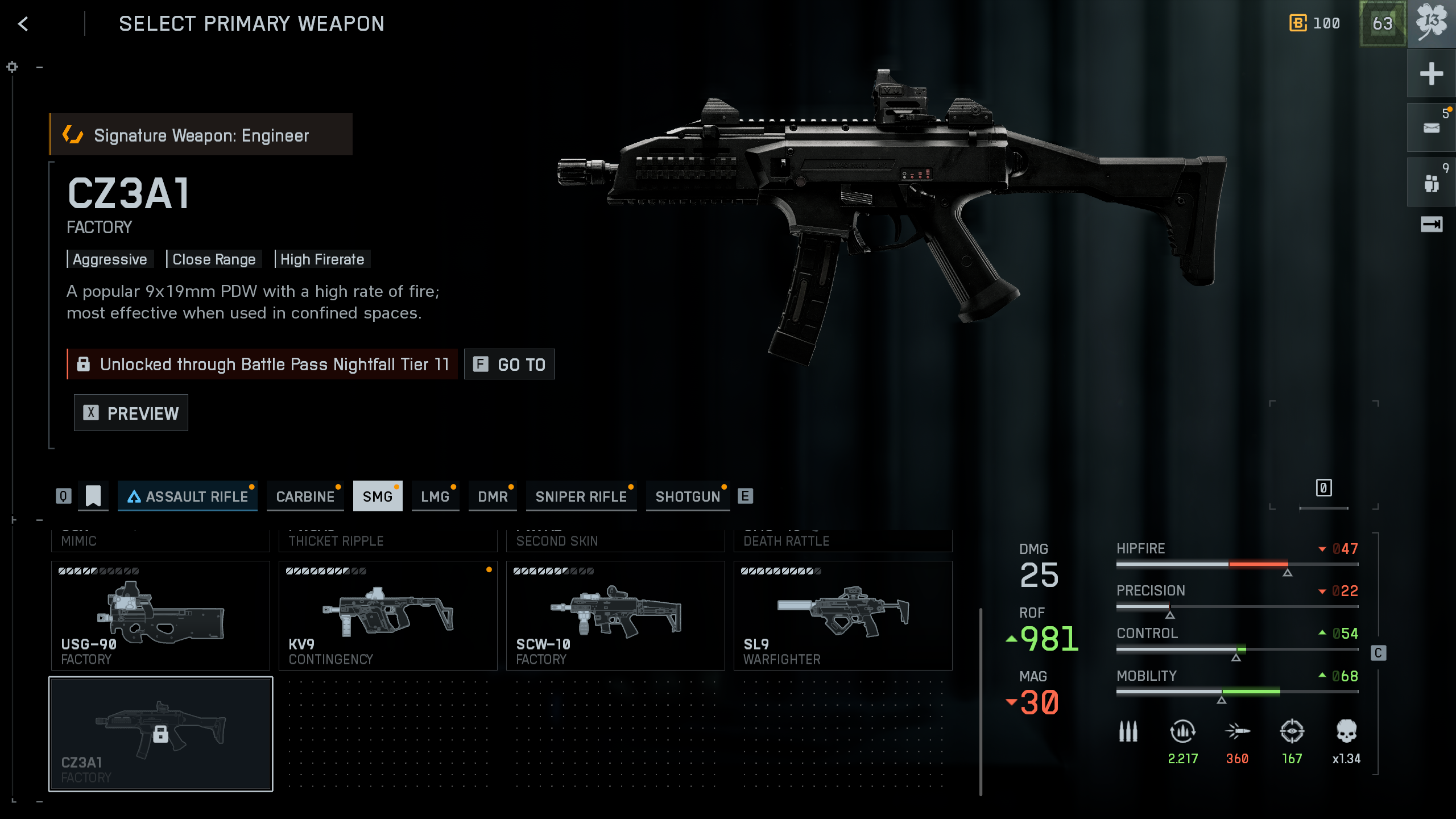Image resolution: width=1456 pixels, height=819 pixels.
Task: Click the locked CZ3A1 Factory tile
Action: point(160,734)
